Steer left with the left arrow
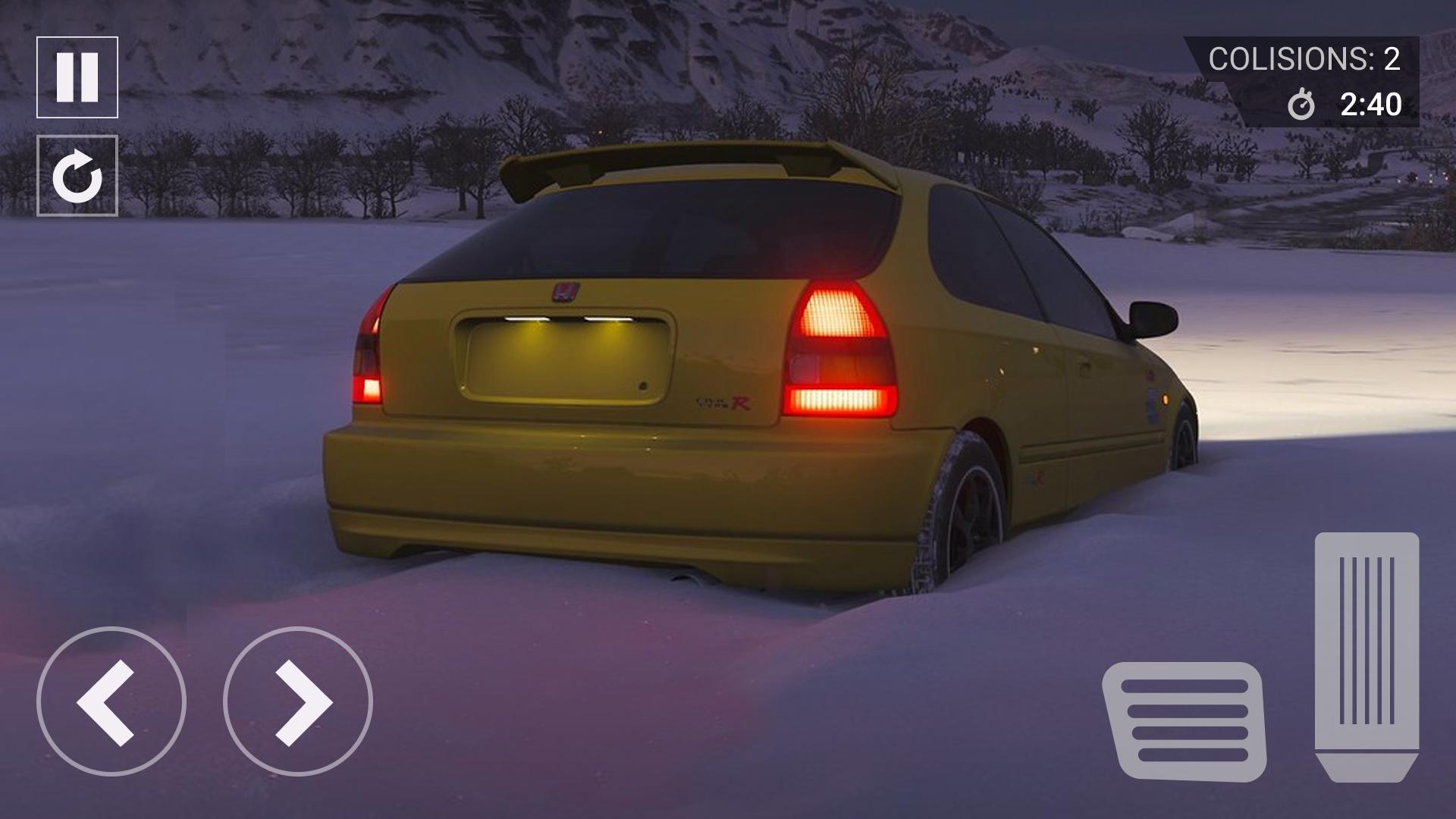Screen dimensions: 1456x819 pyautogui.click(x=111, y=701)
